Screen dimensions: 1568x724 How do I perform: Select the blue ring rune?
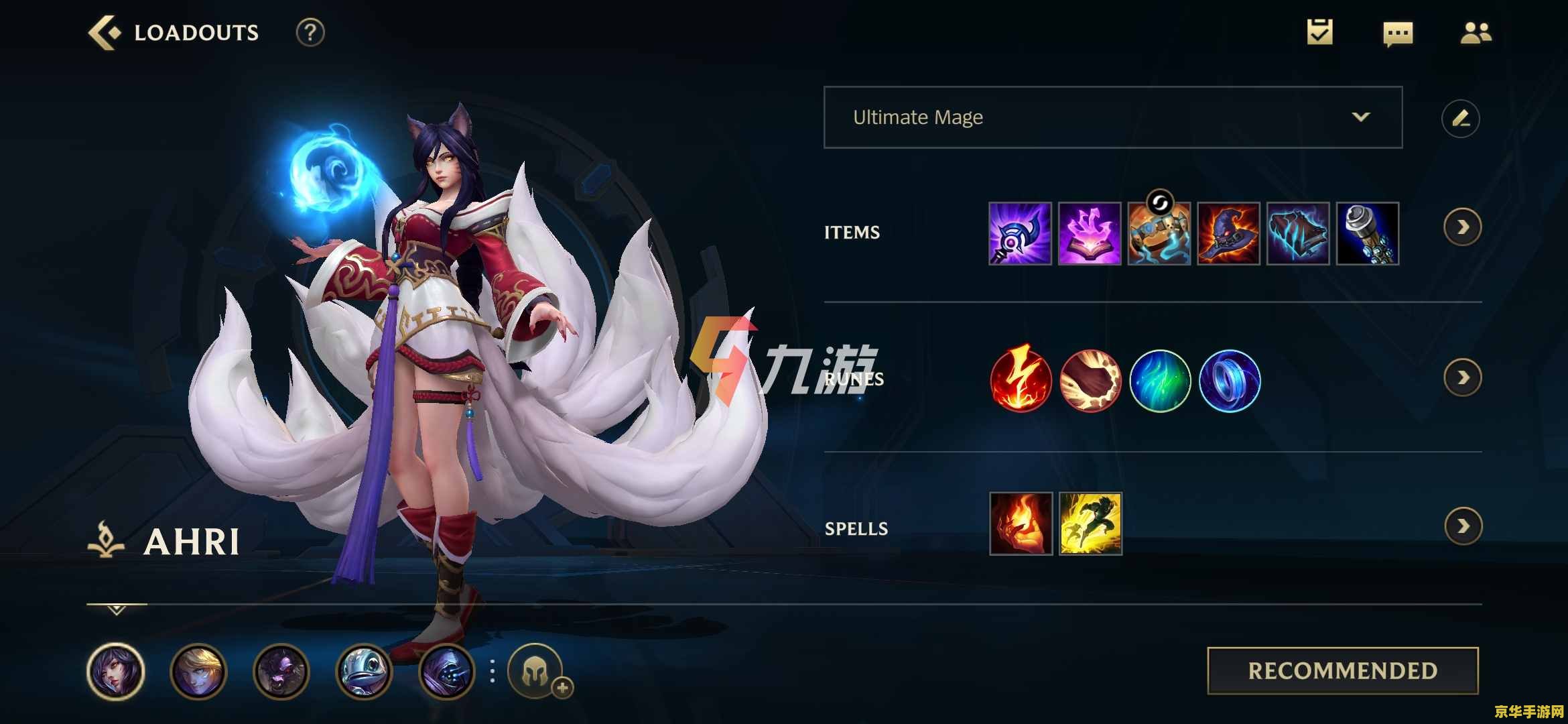pos(1230,380)
